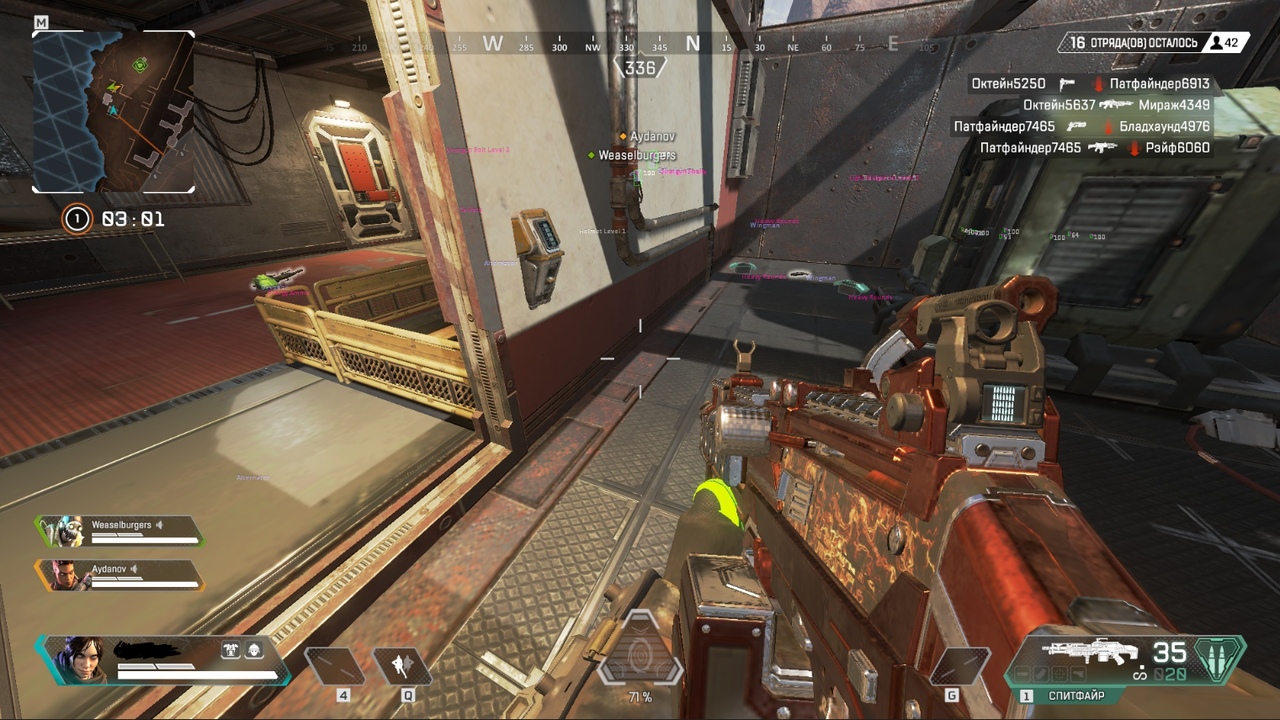Click the compass bar at the top
This screenshot has height=720, width=1280.
click(x=640, y=45)
